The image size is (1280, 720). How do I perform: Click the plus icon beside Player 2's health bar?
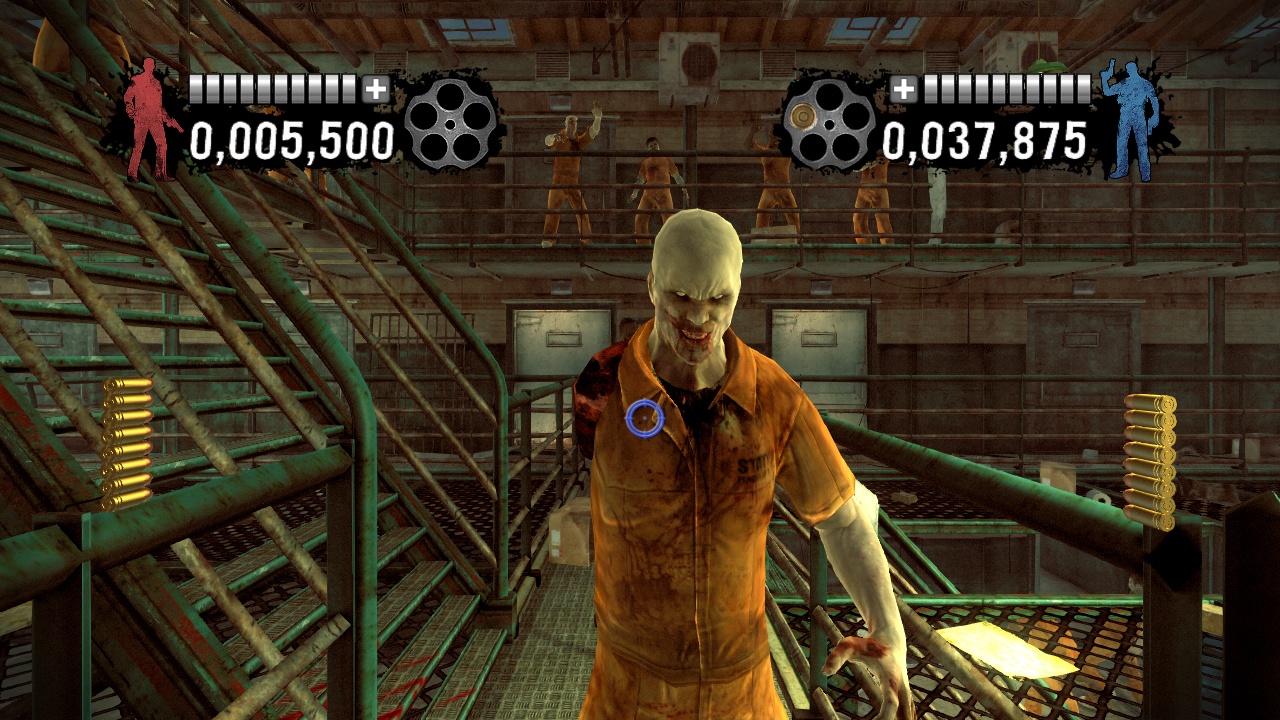[906, 90]
